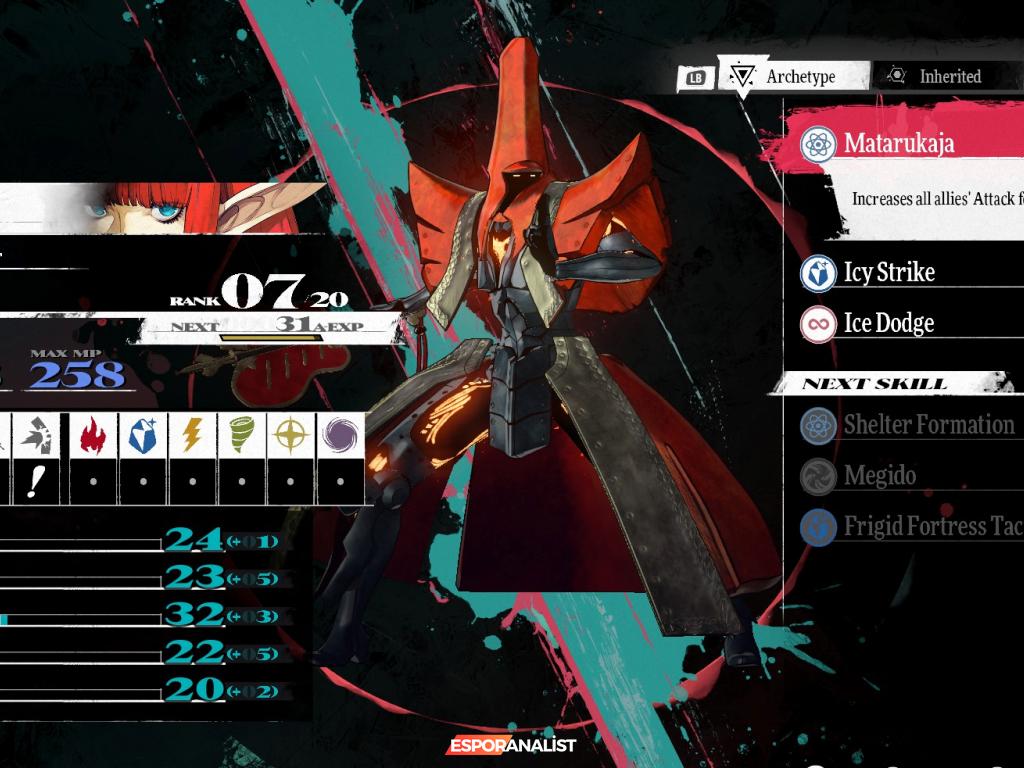The image size is (1024, 768).
Task: Choose the Icy Strike skill
Action: tap(888, 272)
